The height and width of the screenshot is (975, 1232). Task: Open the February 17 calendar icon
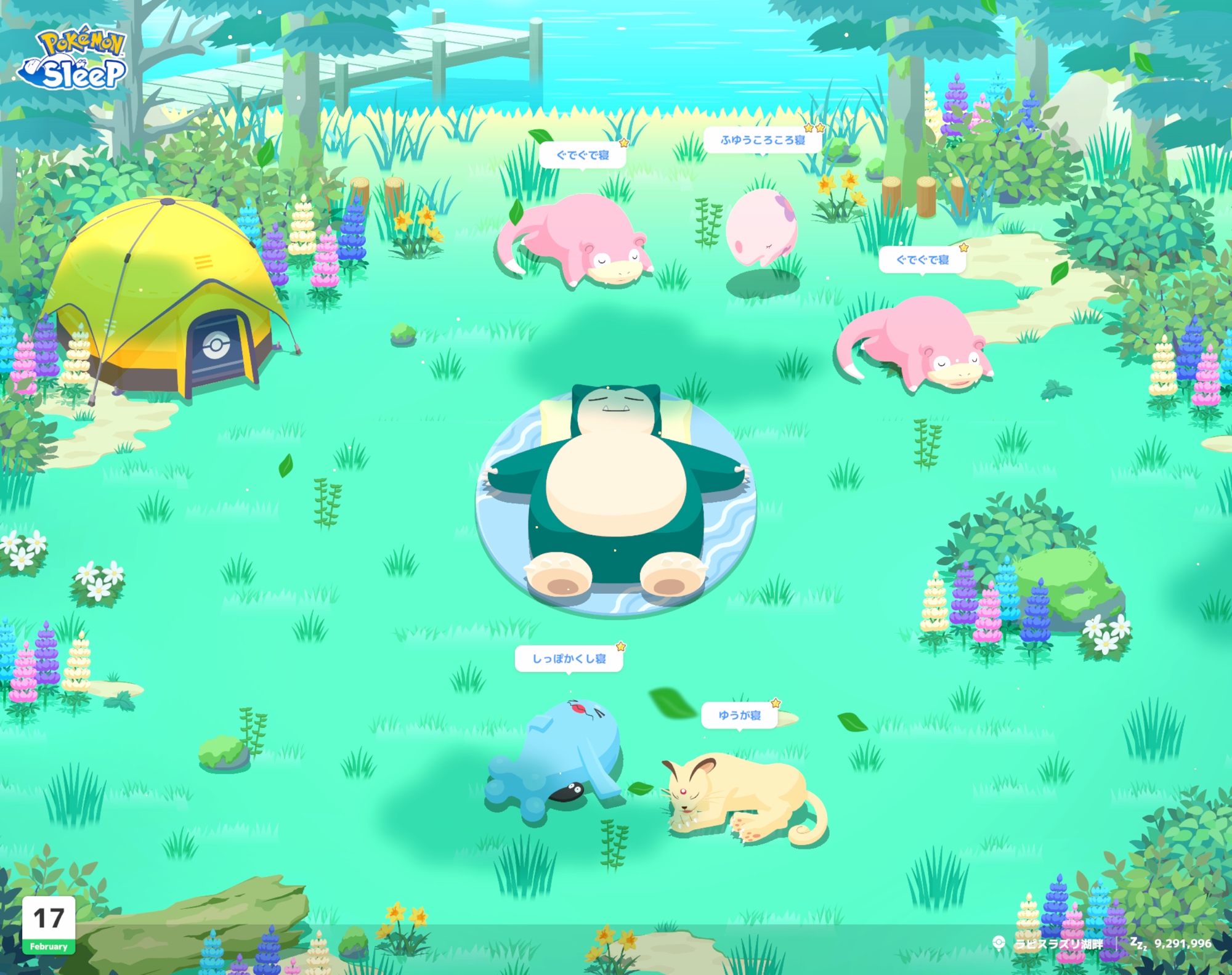(x=49, y=924)
